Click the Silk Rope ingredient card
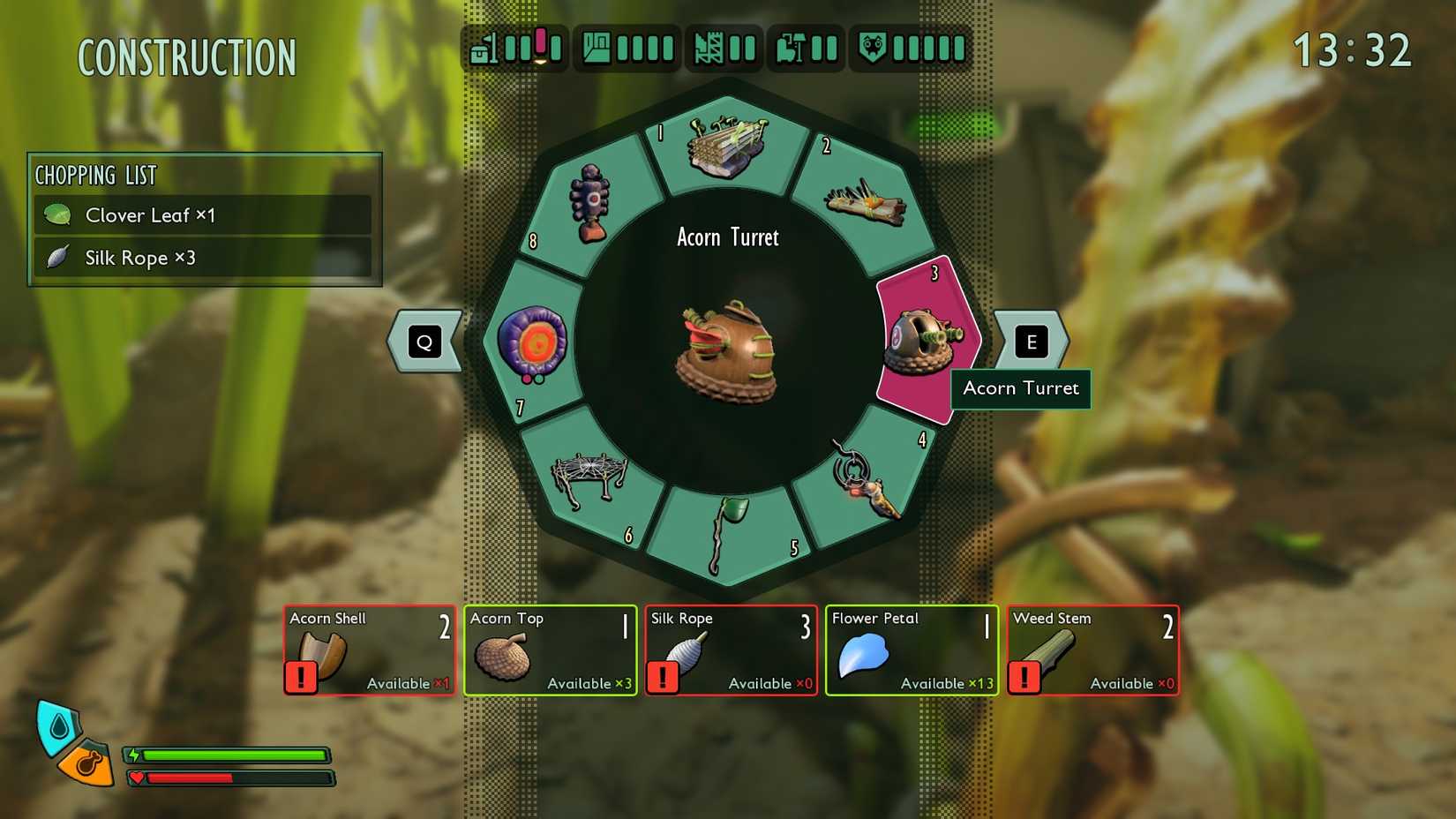Image resolution: width=1456 pixels, height=819 pixels. pyautogui.click(x=731, y=650)
